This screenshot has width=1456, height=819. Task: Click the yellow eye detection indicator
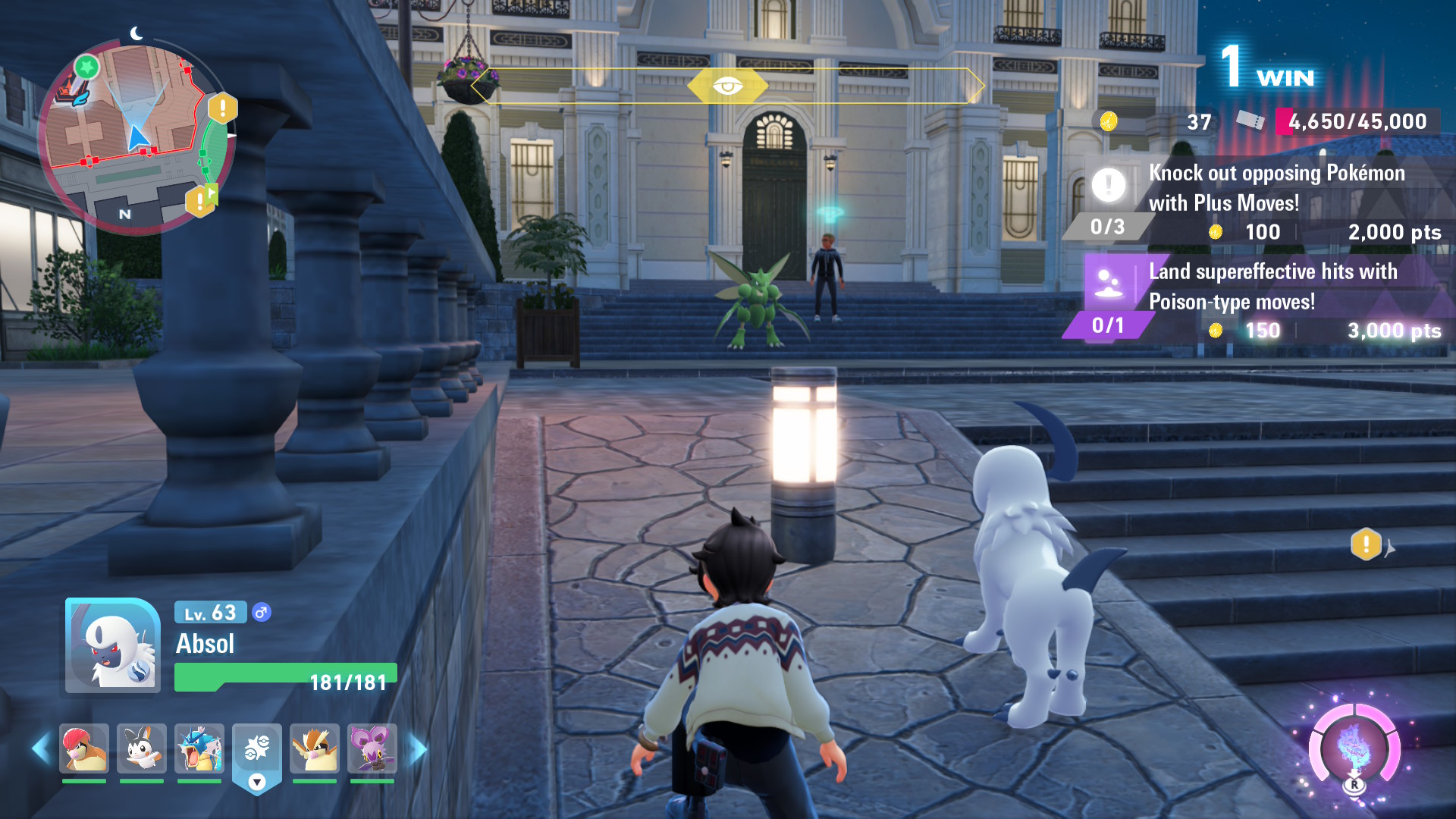[727, 86]
